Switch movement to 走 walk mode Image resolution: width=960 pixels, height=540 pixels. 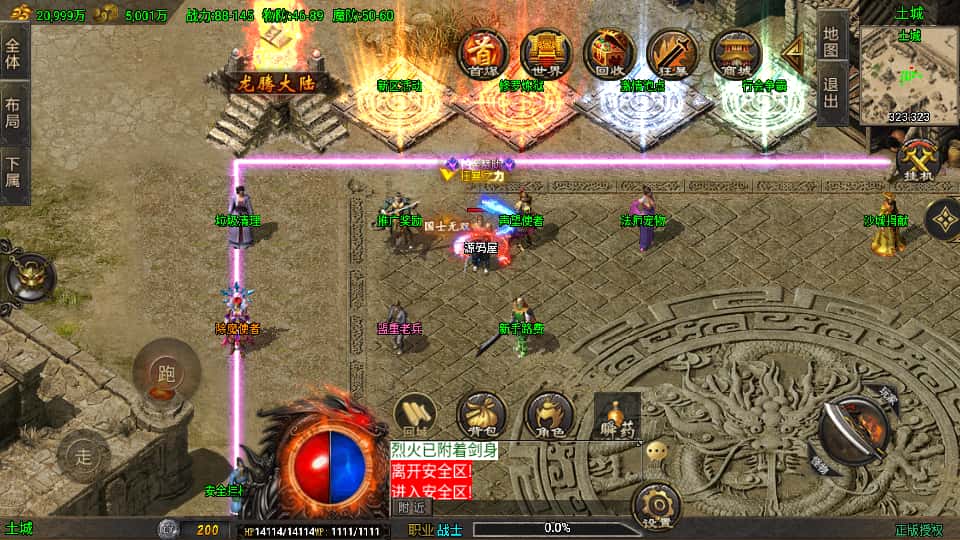(x=84, y=457)
